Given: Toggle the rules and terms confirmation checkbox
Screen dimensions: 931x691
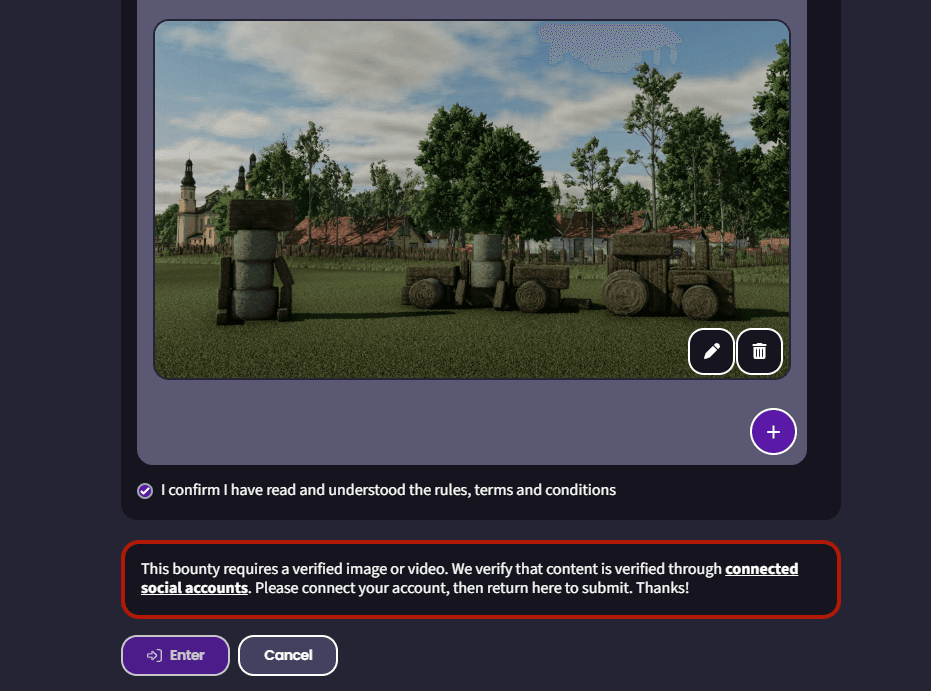Looking at the screenshot, I should pyautogui.click(x=145, y=491).
